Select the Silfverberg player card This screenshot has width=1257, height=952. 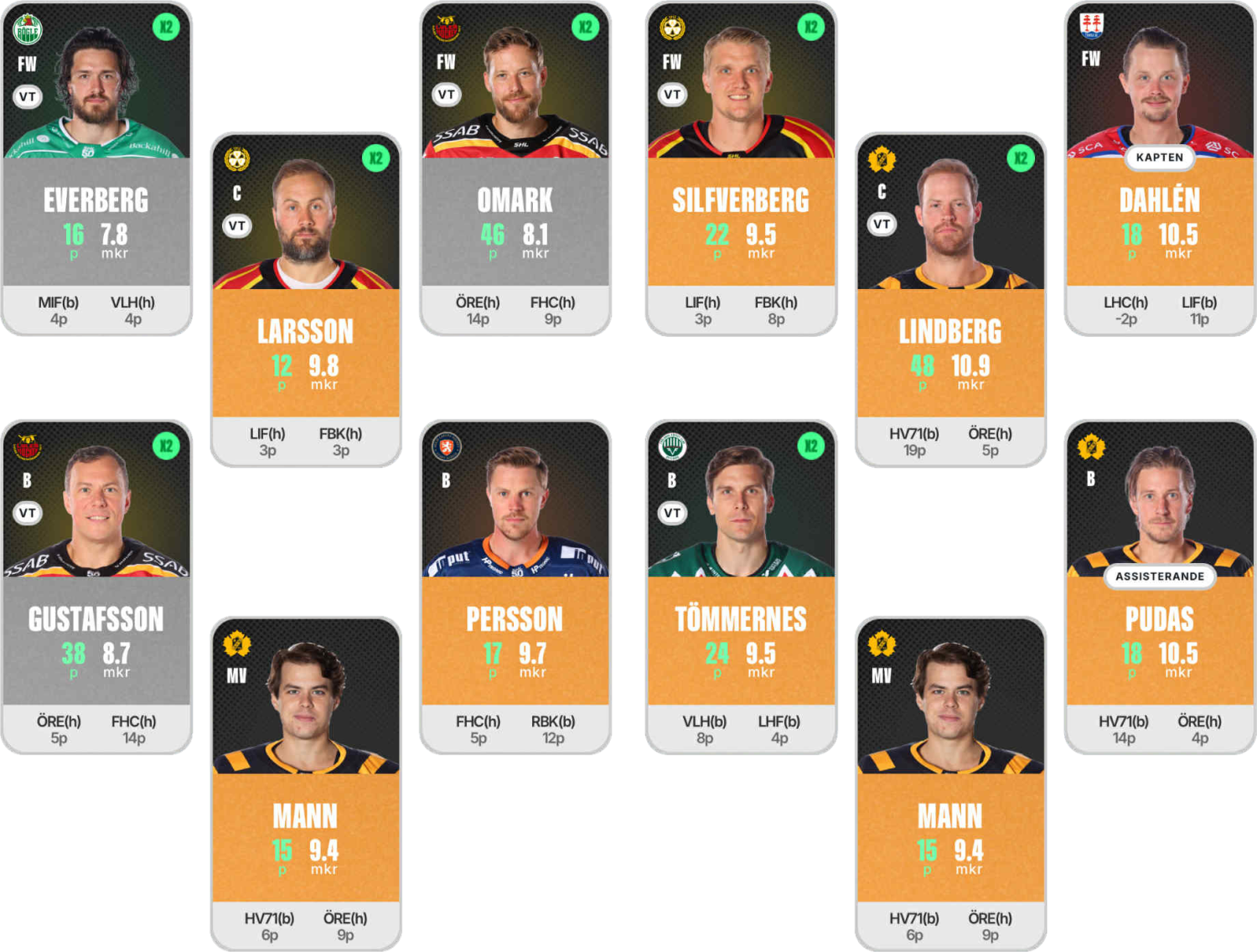click(741, 201)
